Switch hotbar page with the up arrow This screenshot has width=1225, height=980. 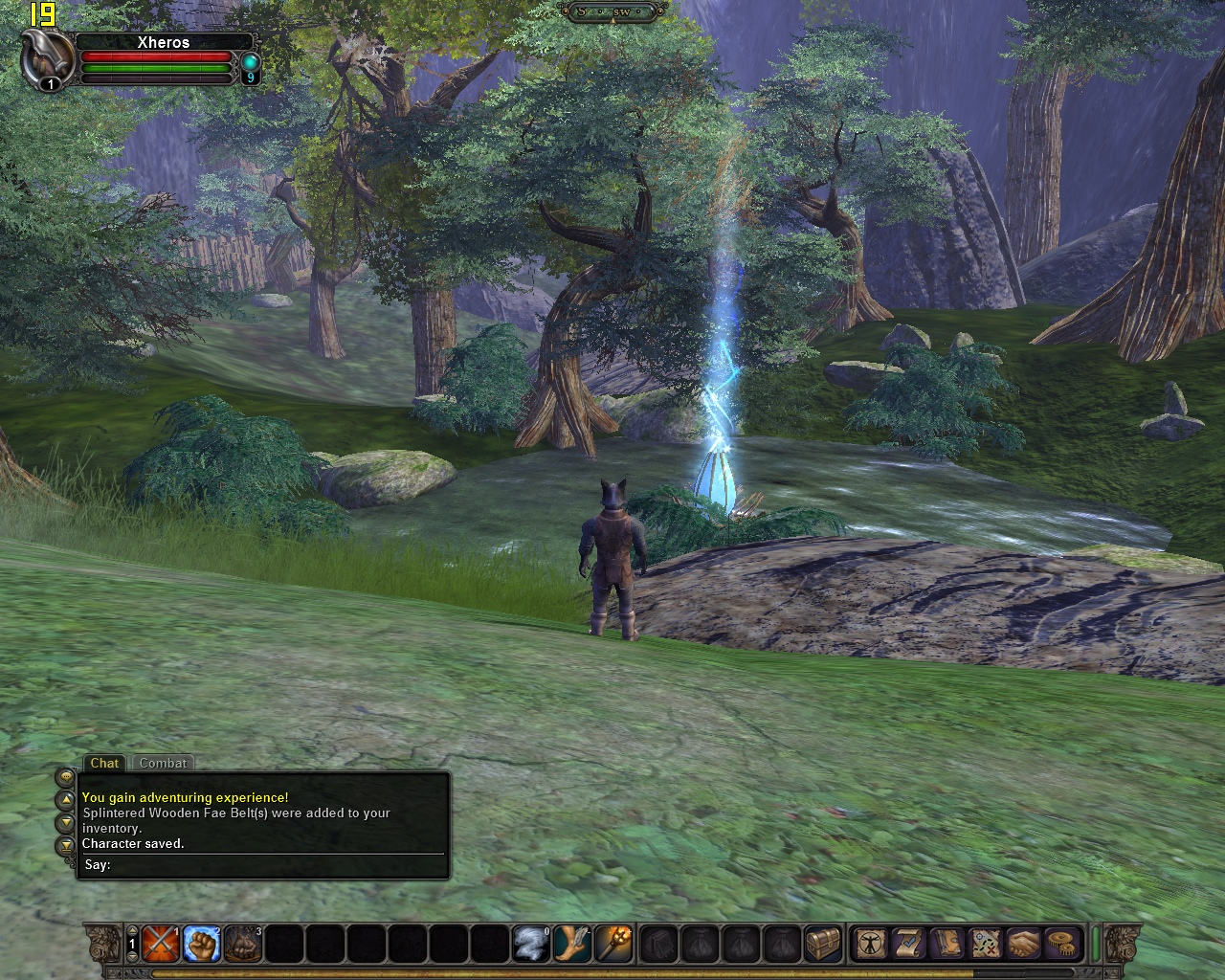click(132, 931)
